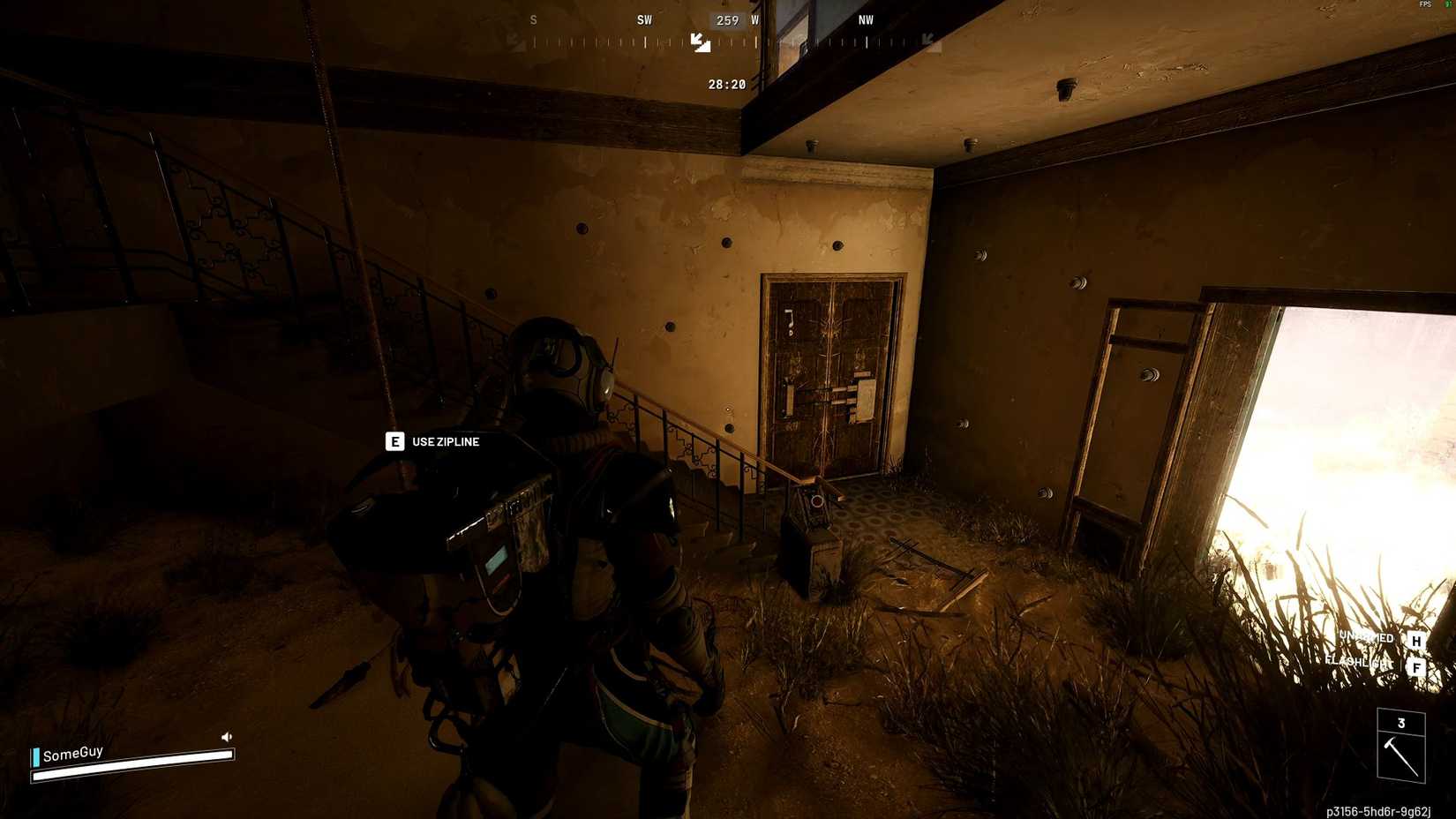Click the SW marker on the compass strip
Image resolution: width=1456 pixels, height=819 pixels.
pyautogui.click(x=643, y=19)
